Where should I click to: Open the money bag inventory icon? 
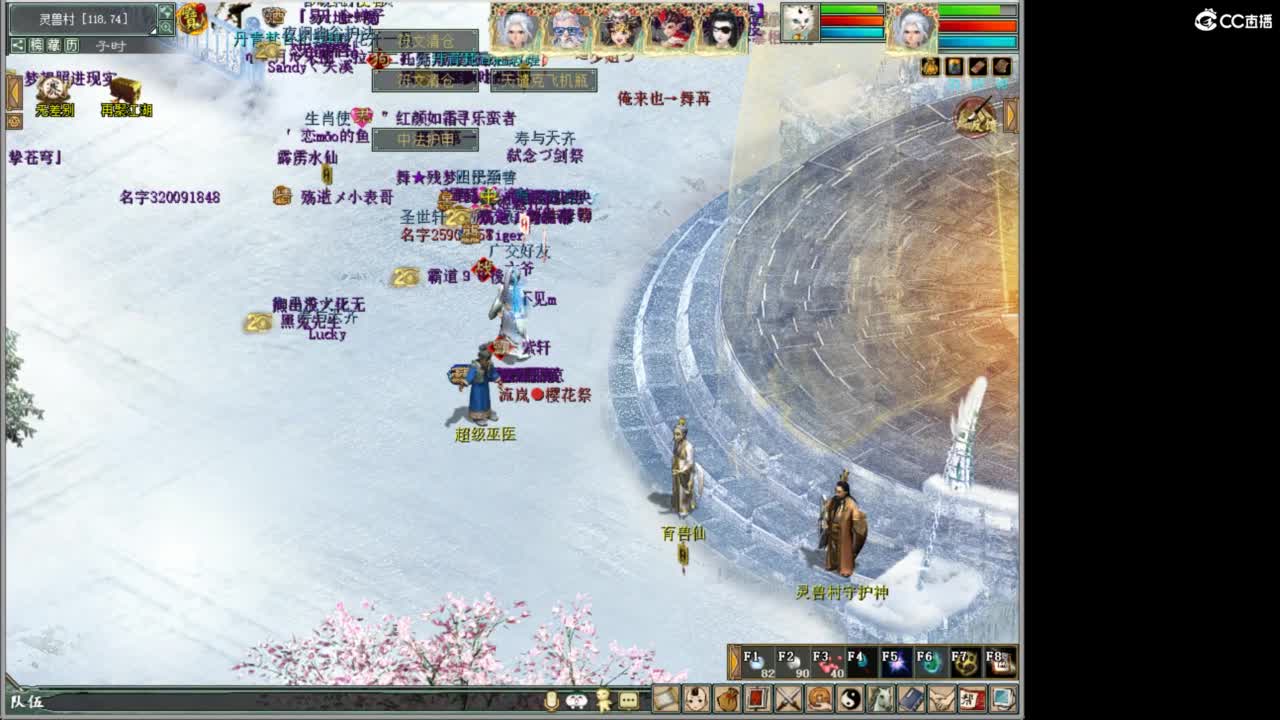click(727, 701)
